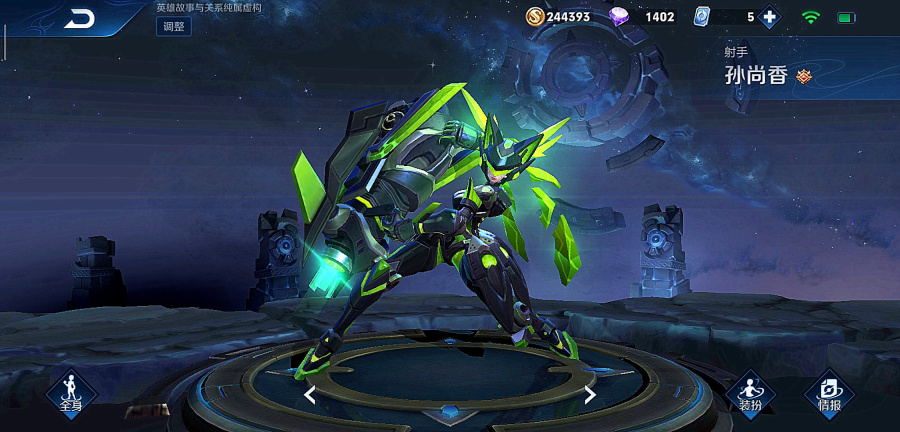The width and height of the screenshot is (900, 432).
Task: Open the gold coin balance
Action: tap(558, 17)
